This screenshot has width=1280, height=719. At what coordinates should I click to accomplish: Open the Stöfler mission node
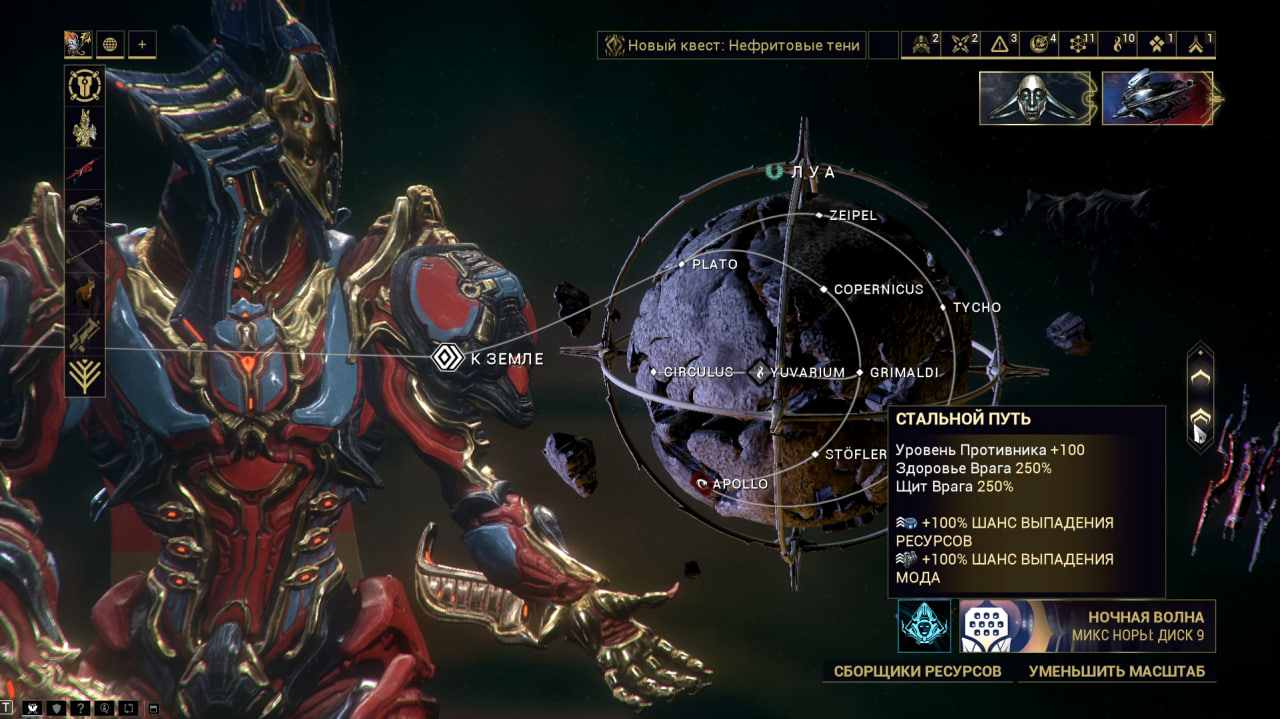click(816, 455)
